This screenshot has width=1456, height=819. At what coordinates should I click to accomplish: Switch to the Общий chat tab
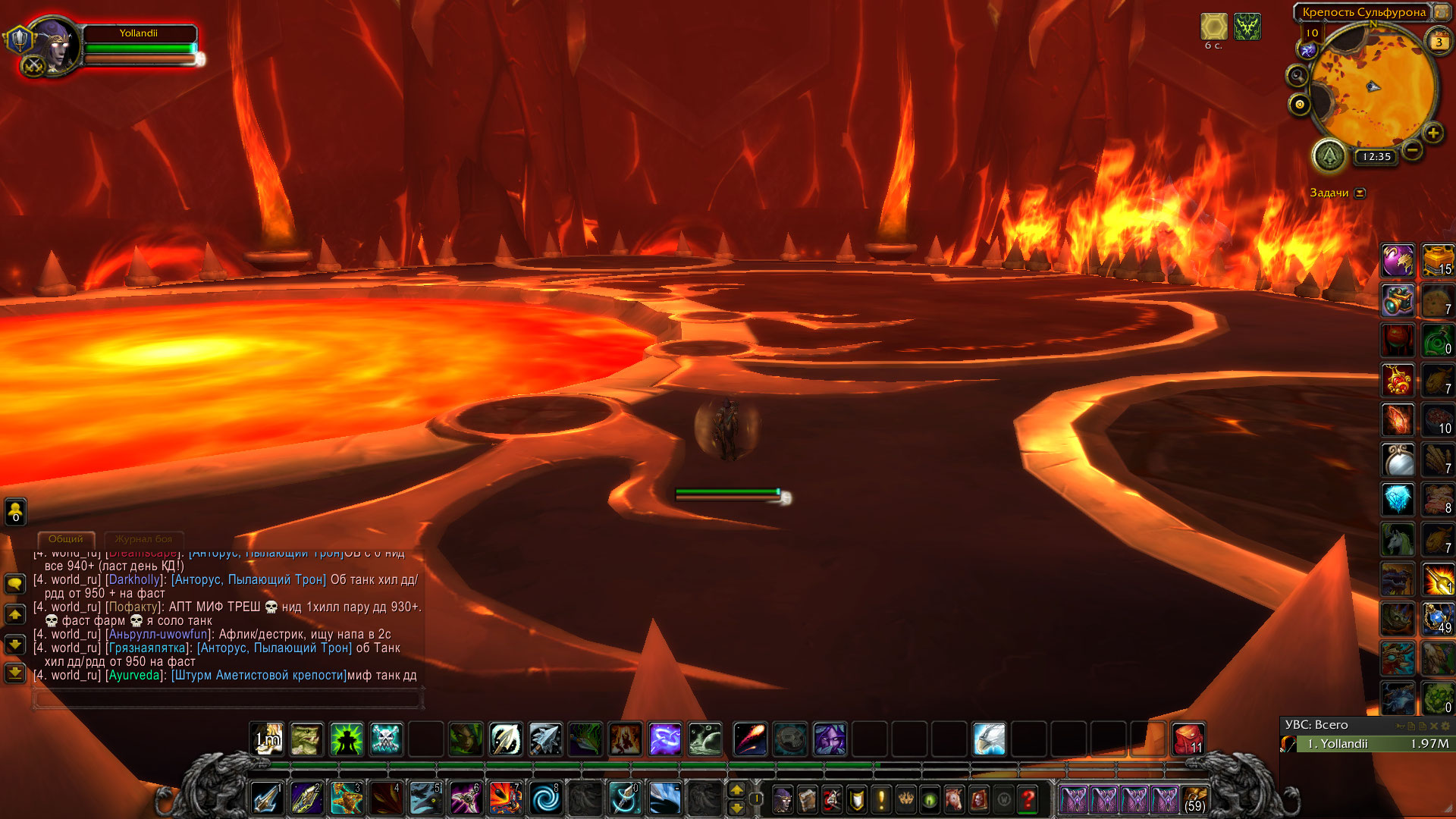(x=66, y=539)
